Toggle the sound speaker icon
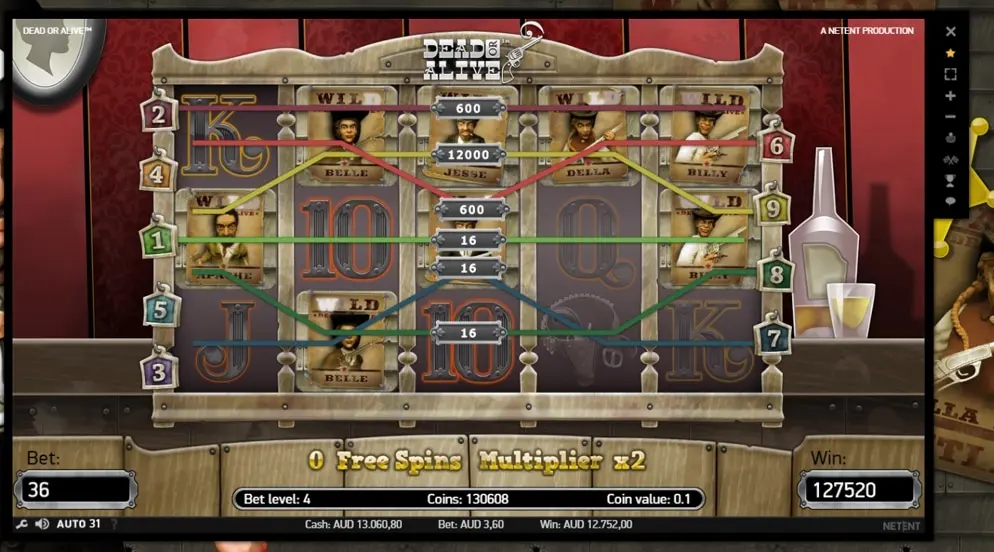Image resolution: width=994 pixels, height=552 pixels. [x=42, y=524]
